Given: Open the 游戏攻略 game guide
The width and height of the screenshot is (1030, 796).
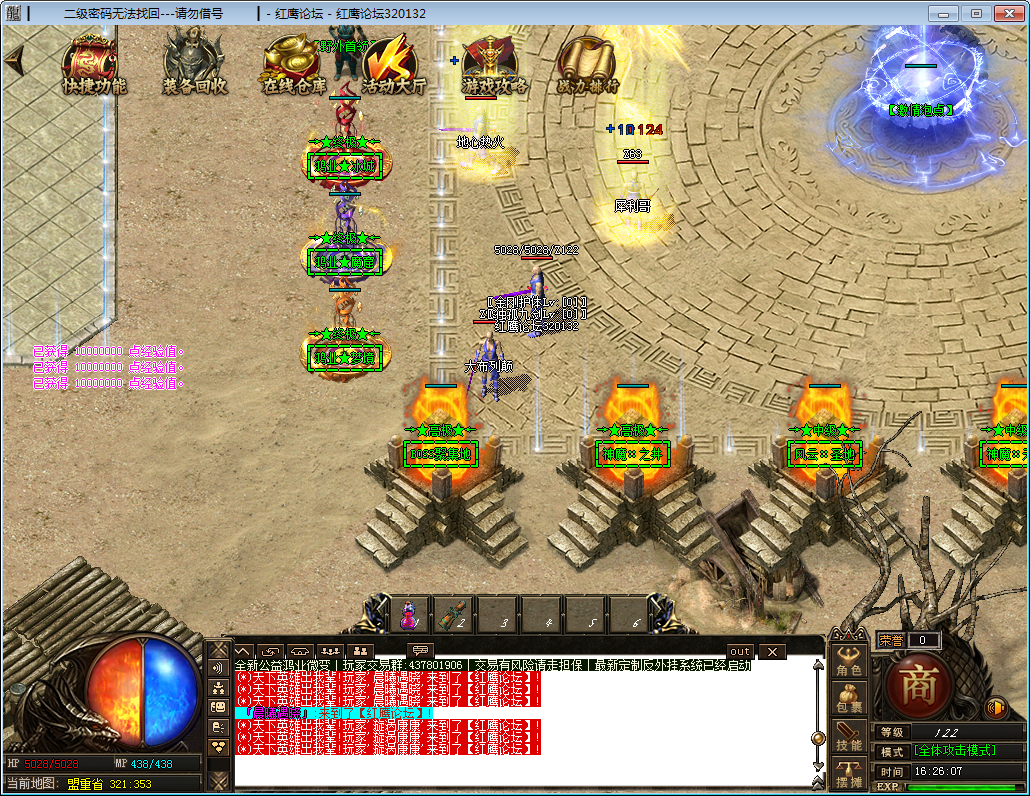Looking at the screenshot, I should tap(494, 64).
